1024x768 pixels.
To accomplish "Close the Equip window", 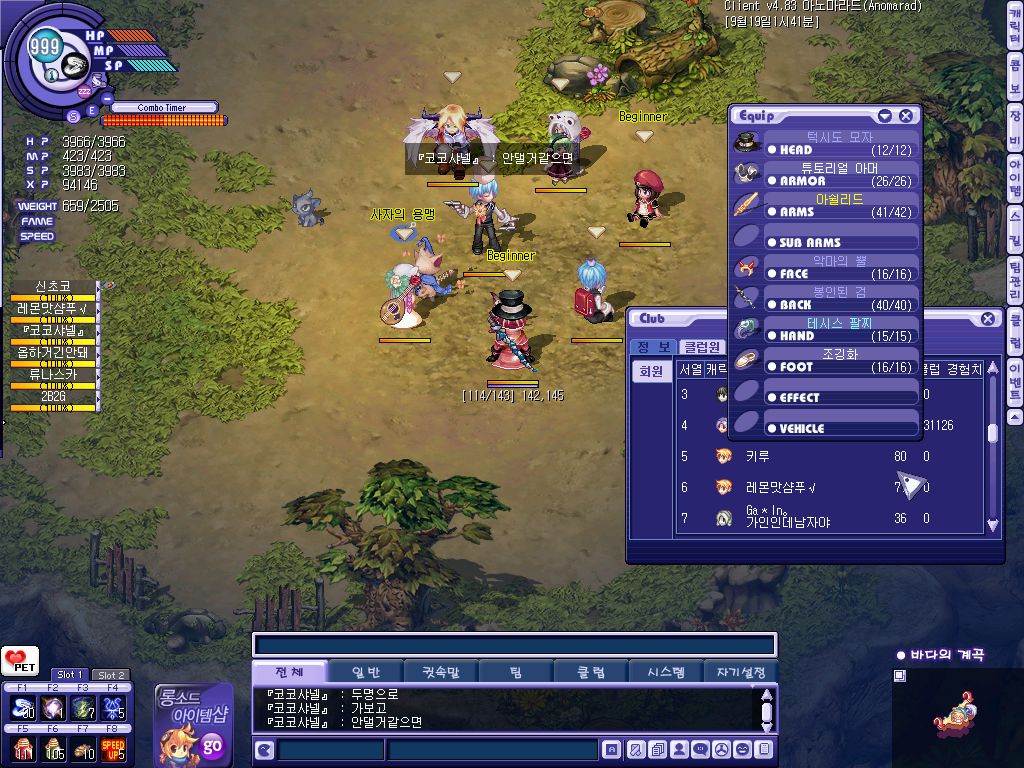I will [x=905, y=116].
